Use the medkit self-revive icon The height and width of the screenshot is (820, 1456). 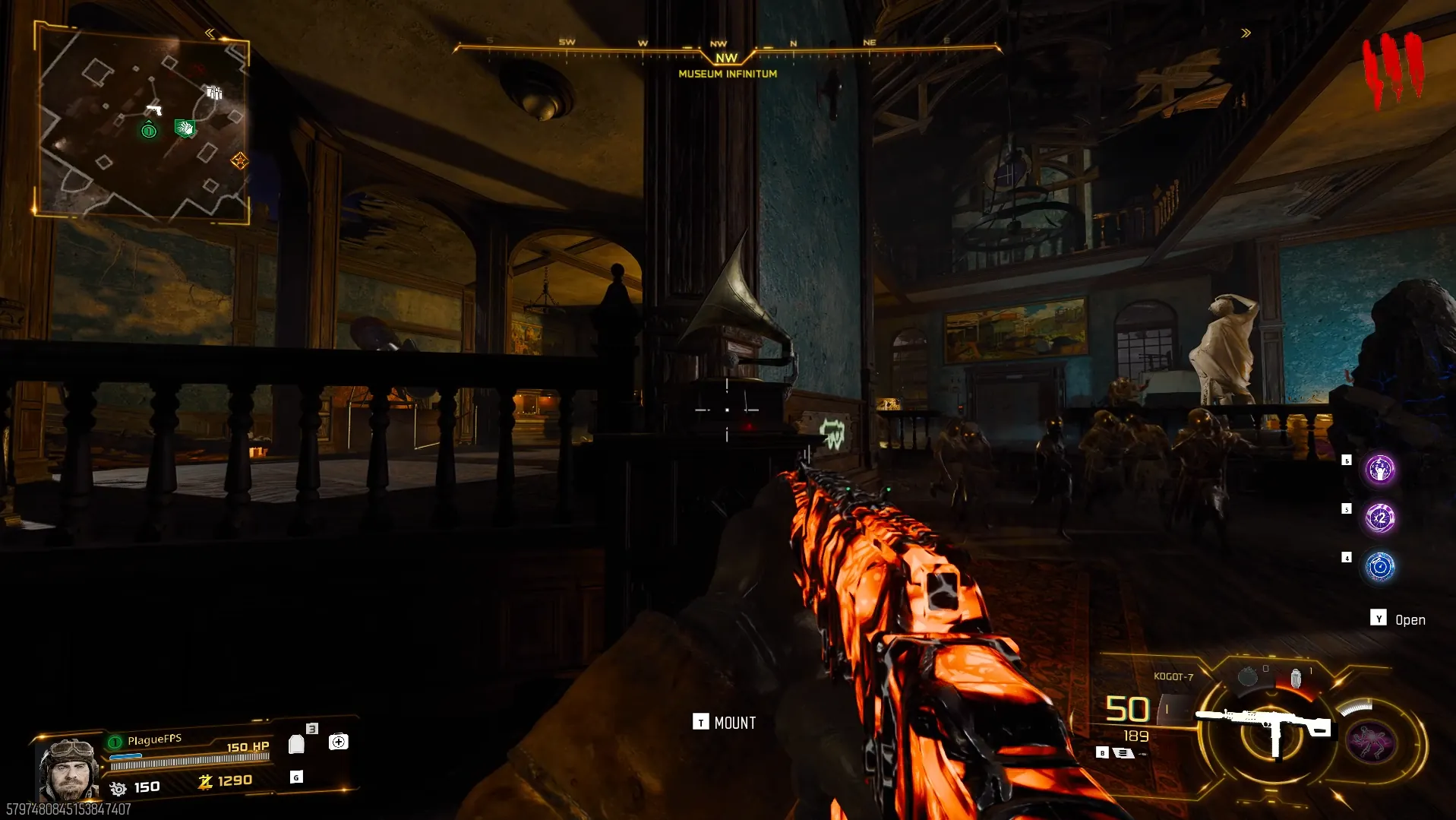point(338,742)
